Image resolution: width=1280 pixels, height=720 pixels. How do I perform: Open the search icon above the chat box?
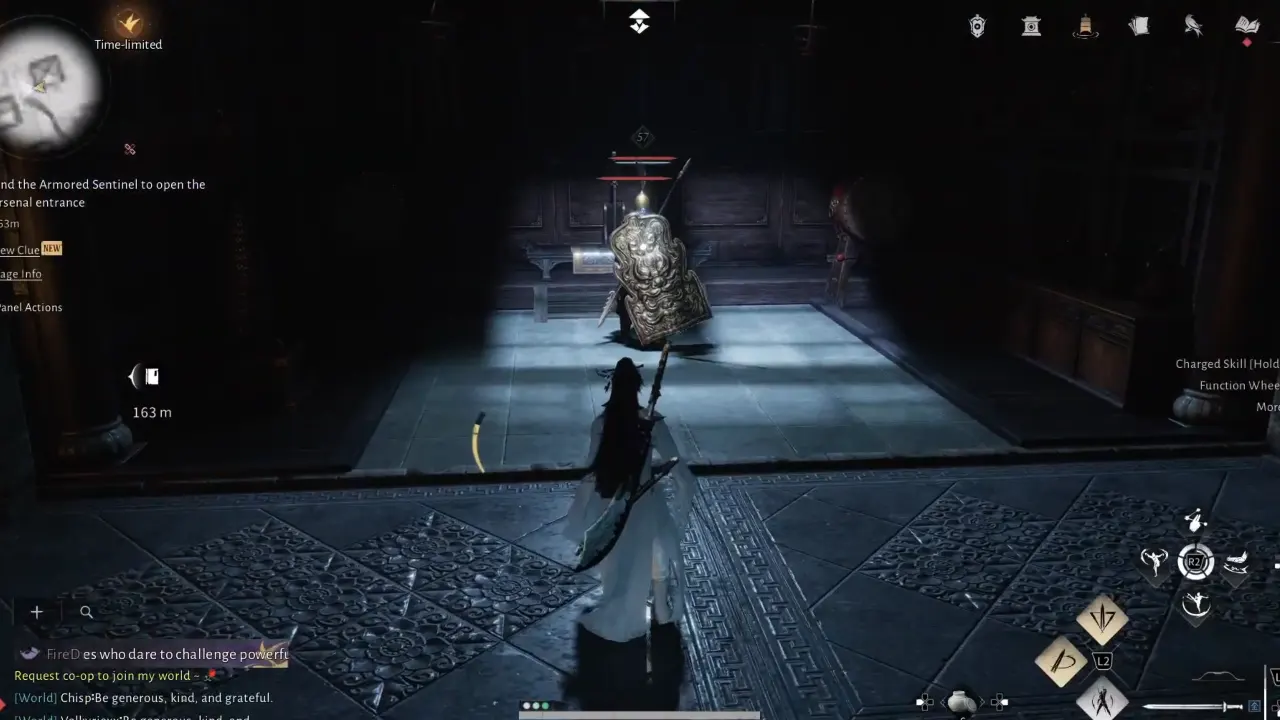click(86, 611)
